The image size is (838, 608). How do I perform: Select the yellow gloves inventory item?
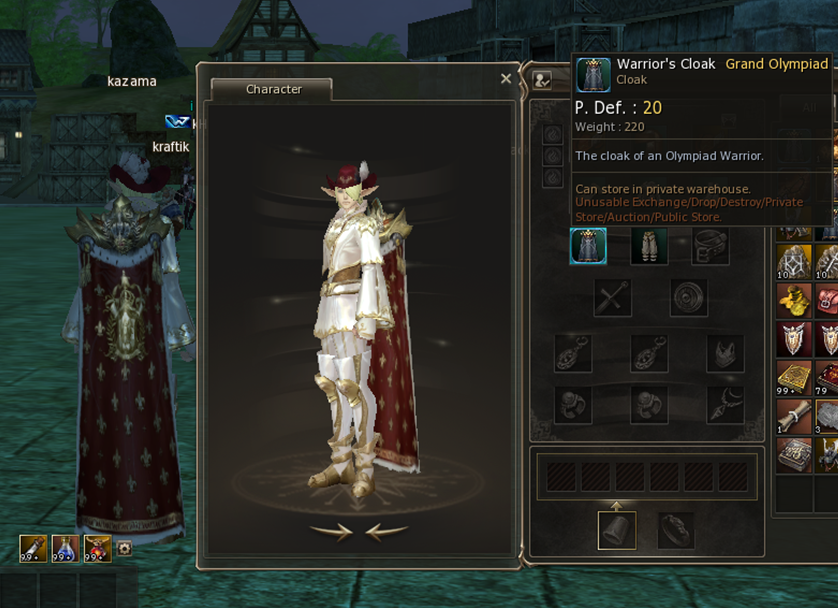click(x=795, y=299)
